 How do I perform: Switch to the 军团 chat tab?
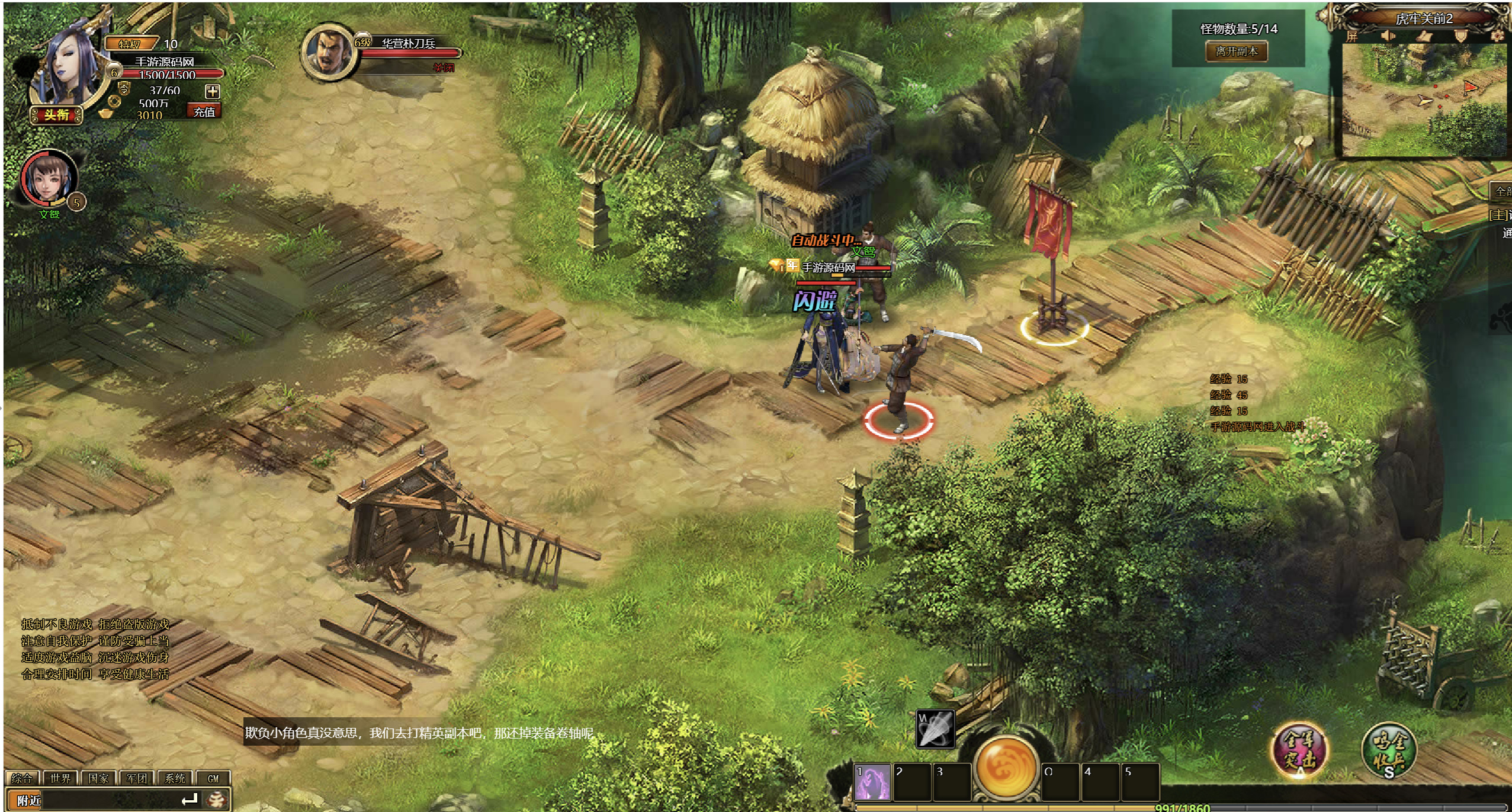137,778
